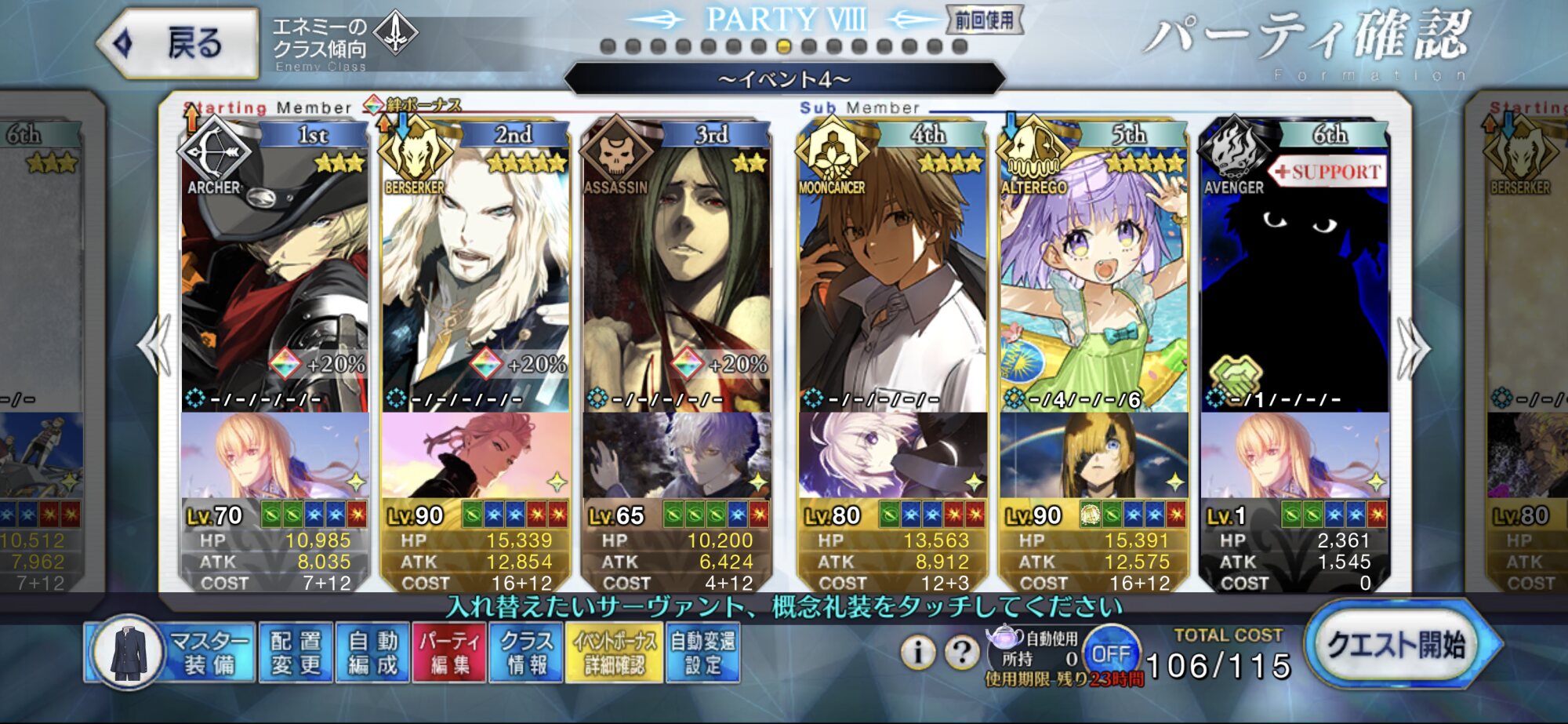This screenshot has height=724, width=1568.
Task: Open the question mark help icon
Action: pos(962,652)
